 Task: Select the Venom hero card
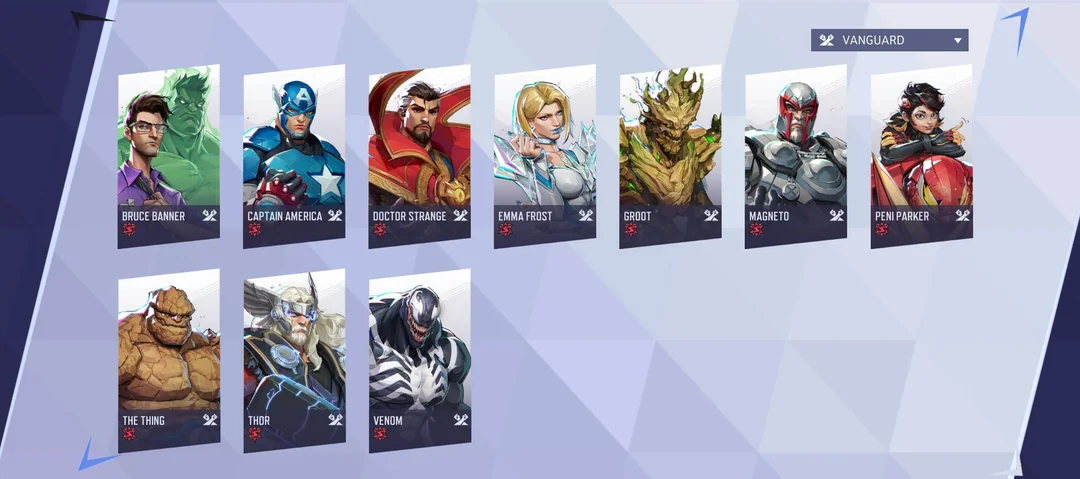pyautogui.click(x=419, y=360)
